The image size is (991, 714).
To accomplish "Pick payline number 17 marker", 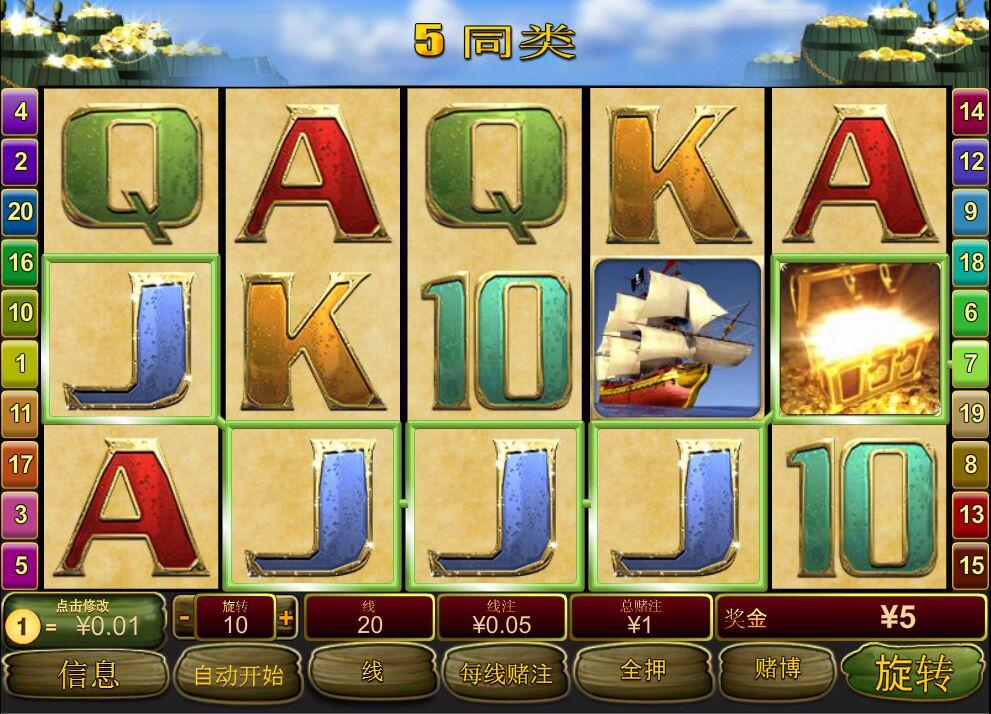I will (x=20, y=464).
